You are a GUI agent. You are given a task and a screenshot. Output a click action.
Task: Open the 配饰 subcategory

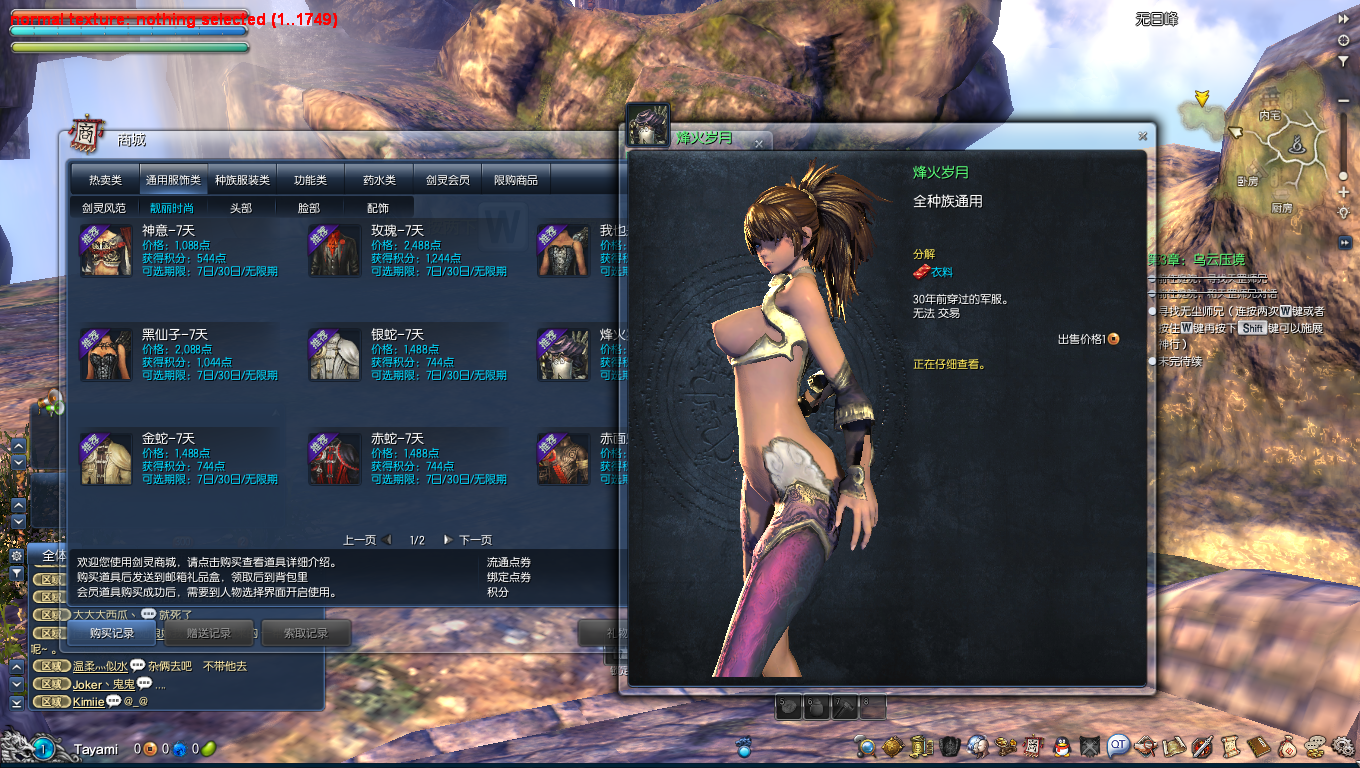click(378, 208)
